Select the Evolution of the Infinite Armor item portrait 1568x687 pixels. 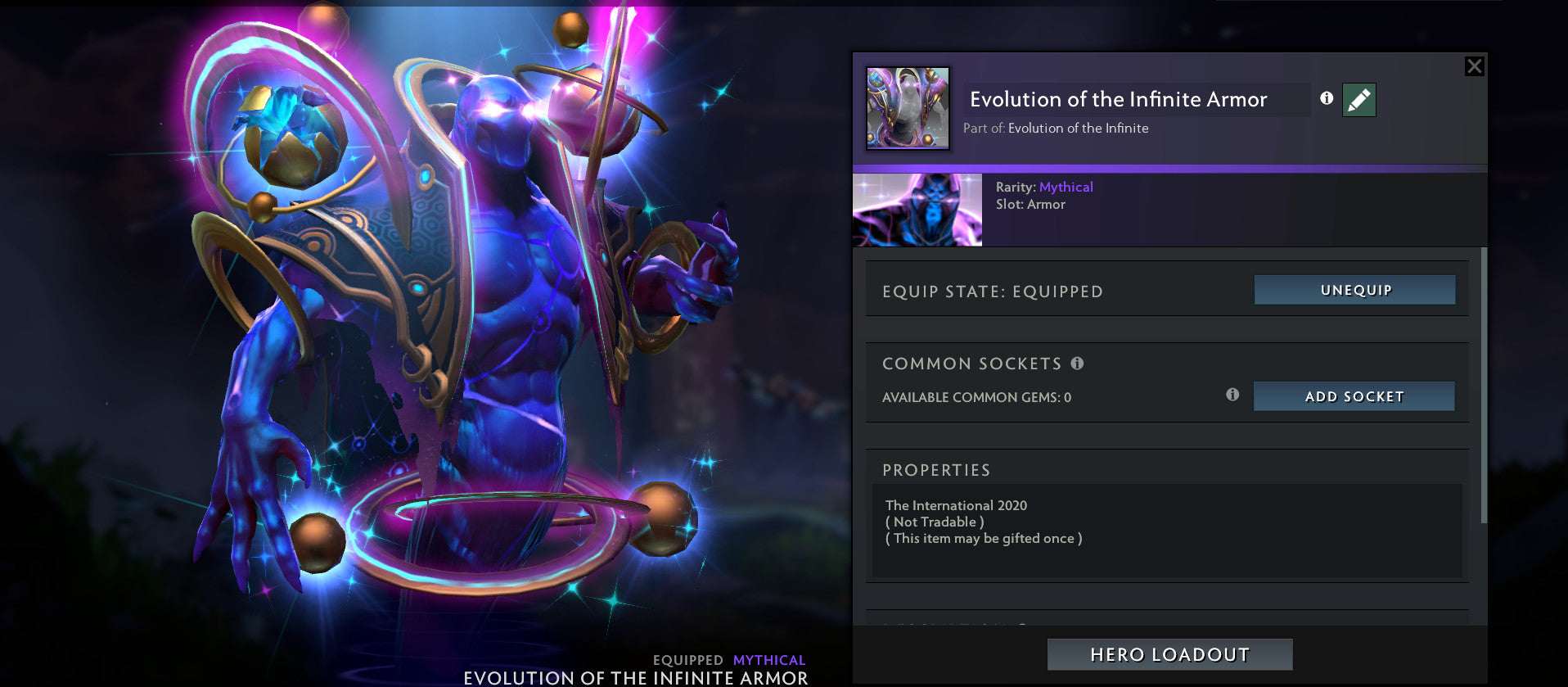point(908,107)
